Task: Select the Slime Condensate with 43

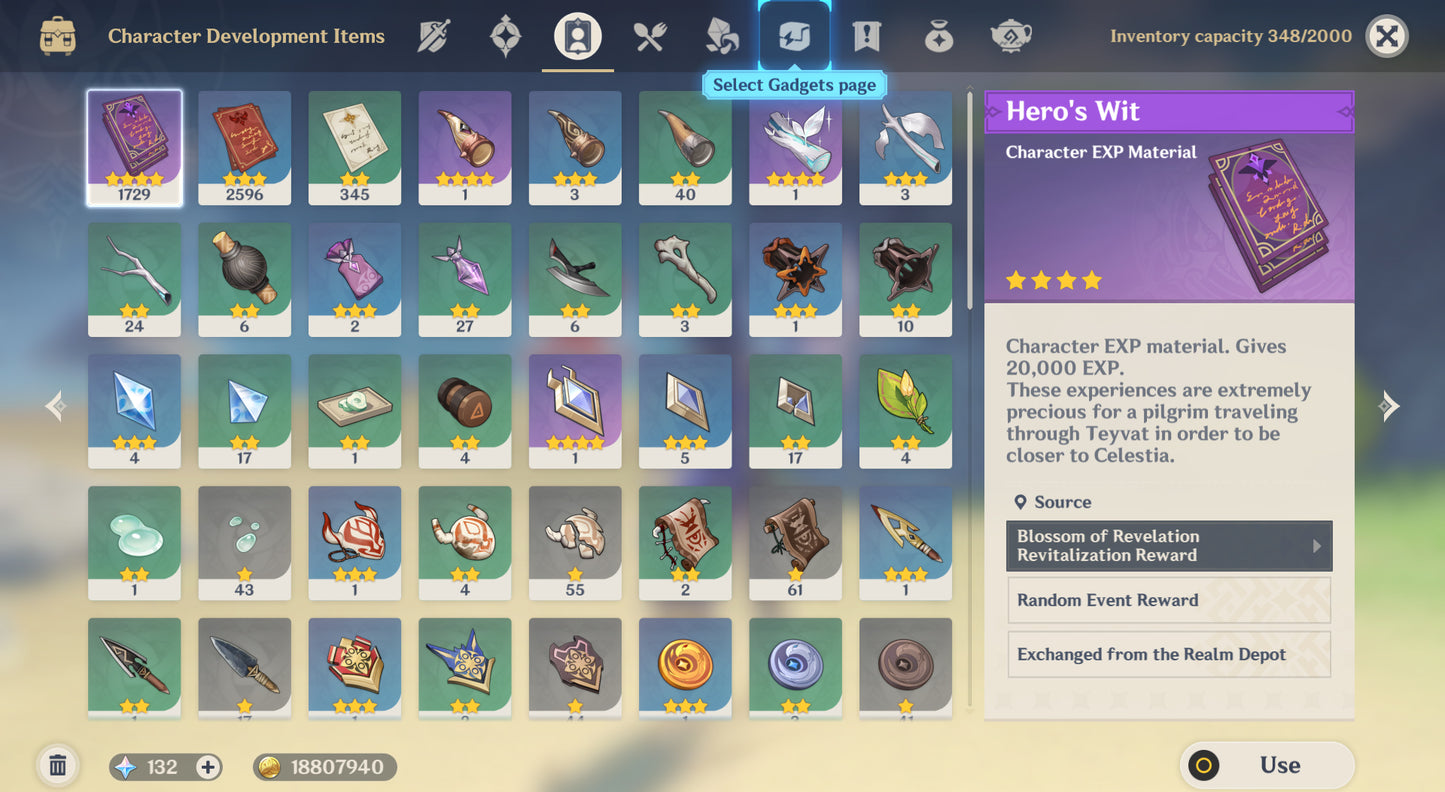Action: pyautogui.click(x=244, y=542)
